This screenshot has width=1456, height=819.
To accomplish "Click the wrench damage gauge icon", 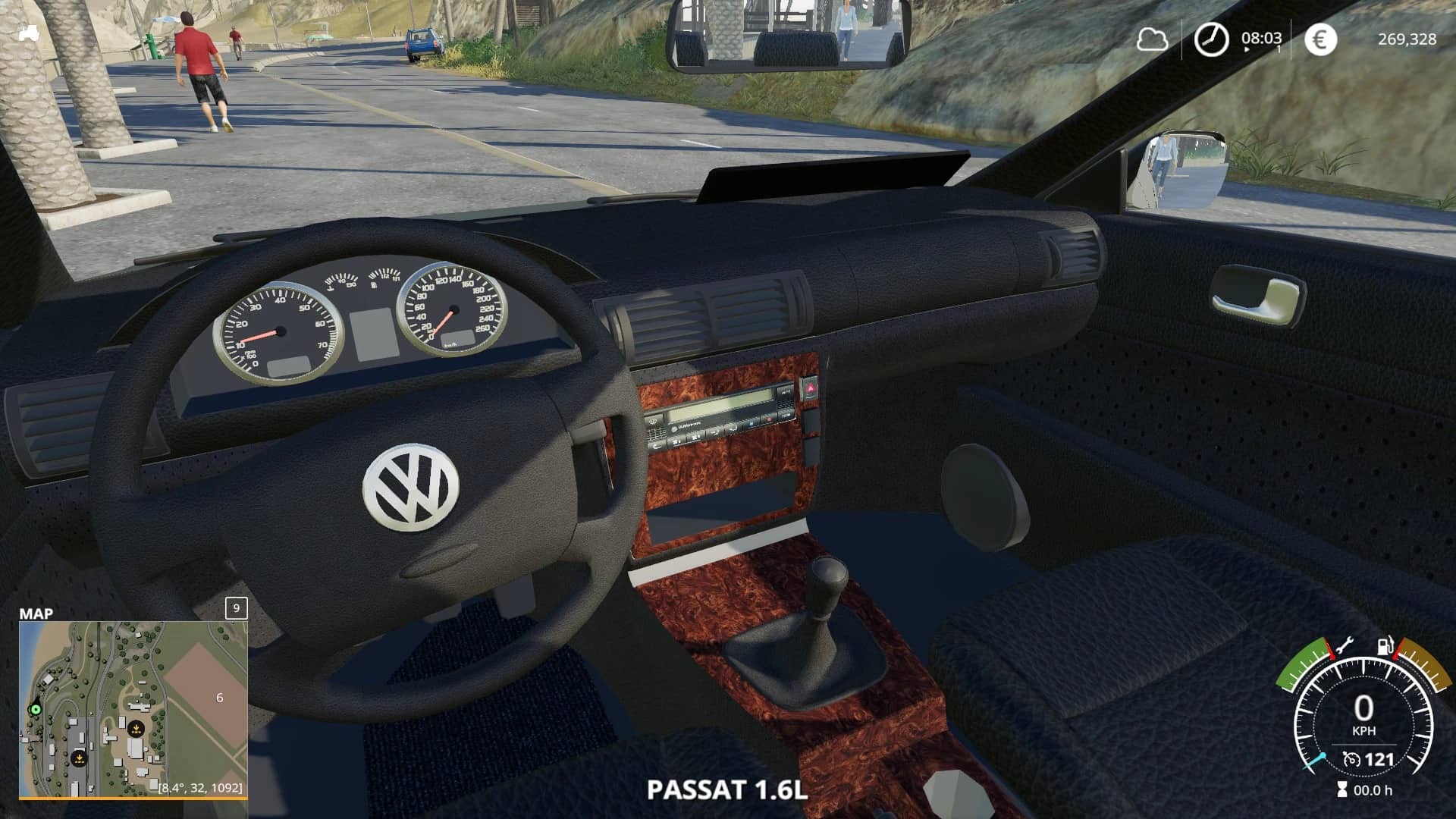I will click(1344, 646).
